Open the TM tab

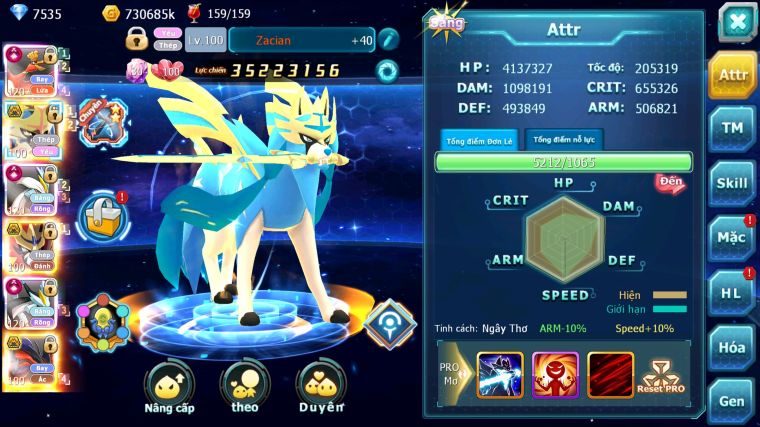(x=732, y=128)
